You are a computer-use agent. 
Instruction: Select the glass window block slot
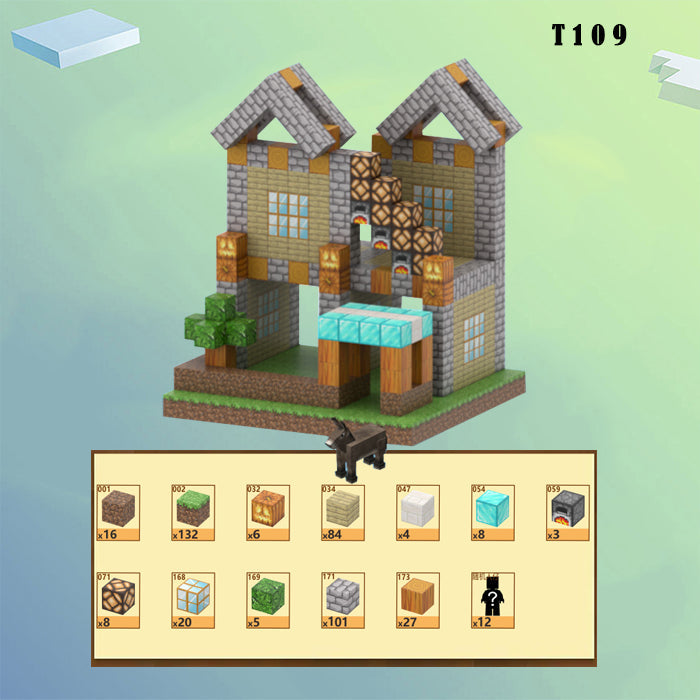click(193, 597)
